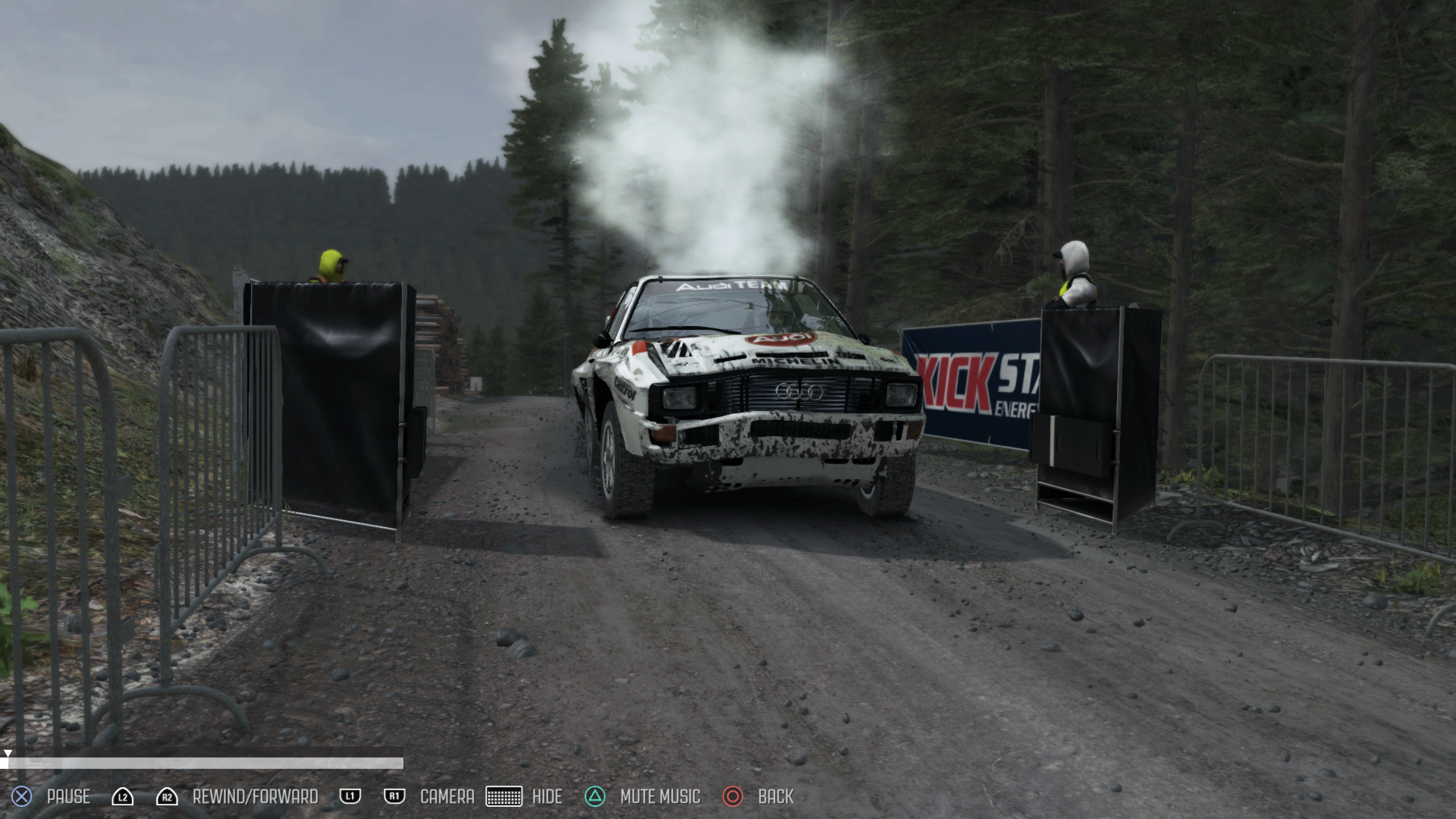Click the L1 bumper icon for camera
Screen dimensions: 1456x819
click(x=350, y=797)
